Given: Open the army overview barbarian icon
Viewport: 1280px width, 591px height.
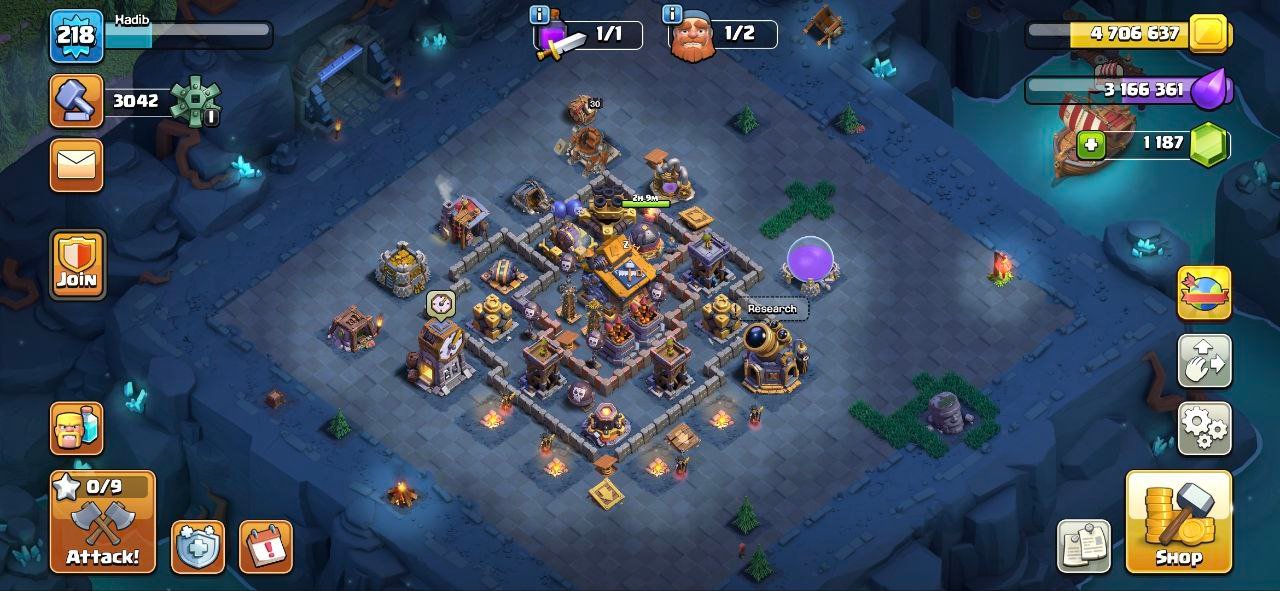Looking at the screenshot, I should pyautogui.click(x=77, y=428).
